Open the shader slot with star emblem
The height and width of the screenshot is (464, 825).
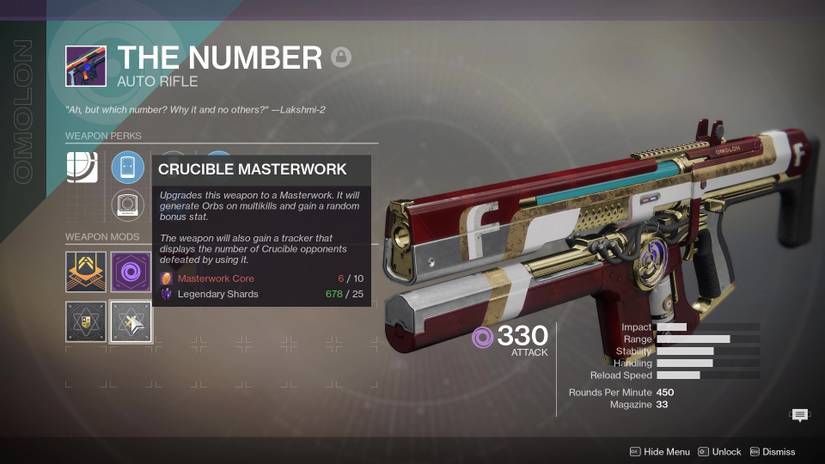[x=85, y=322]
